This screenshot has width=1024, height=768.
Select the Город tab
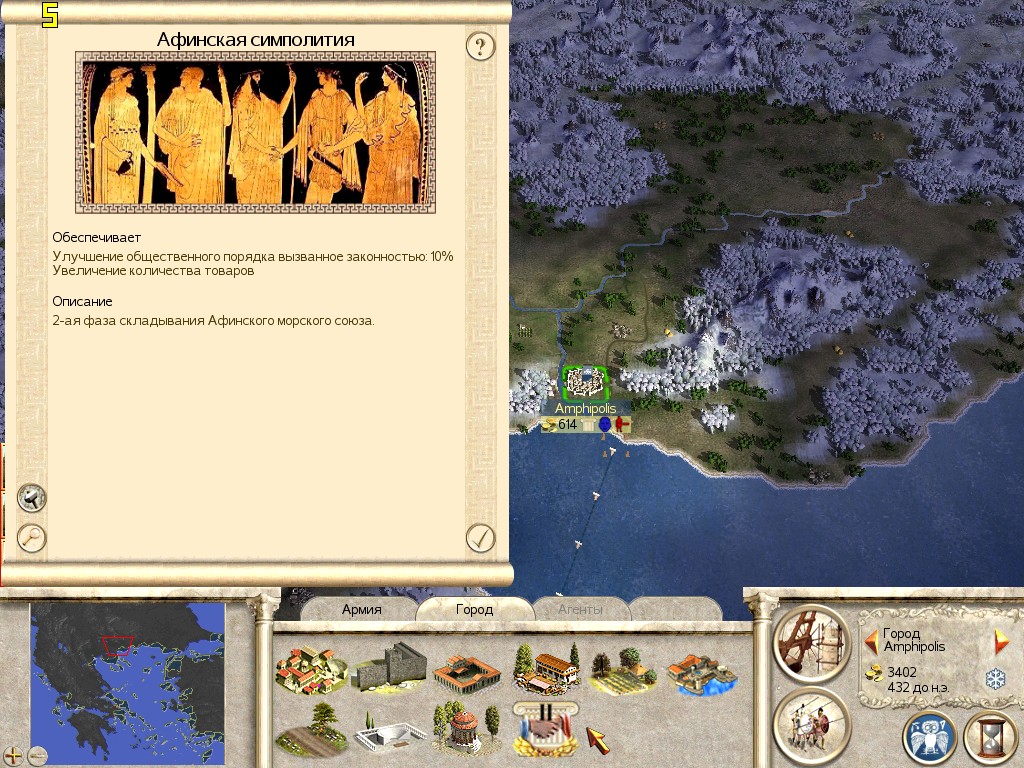point(474,609)
